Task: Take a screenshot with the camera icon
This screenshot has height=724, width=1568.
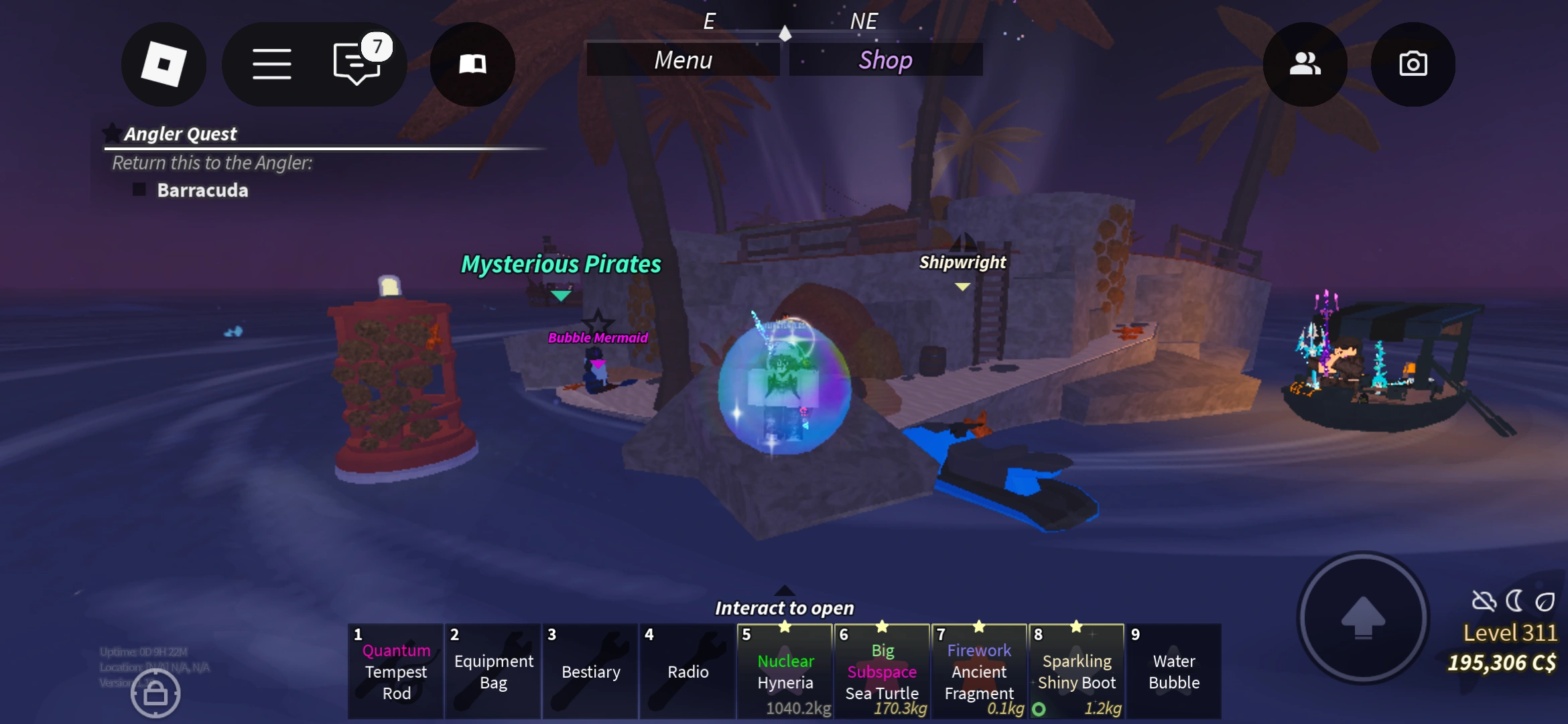Action: [1413, 64]
